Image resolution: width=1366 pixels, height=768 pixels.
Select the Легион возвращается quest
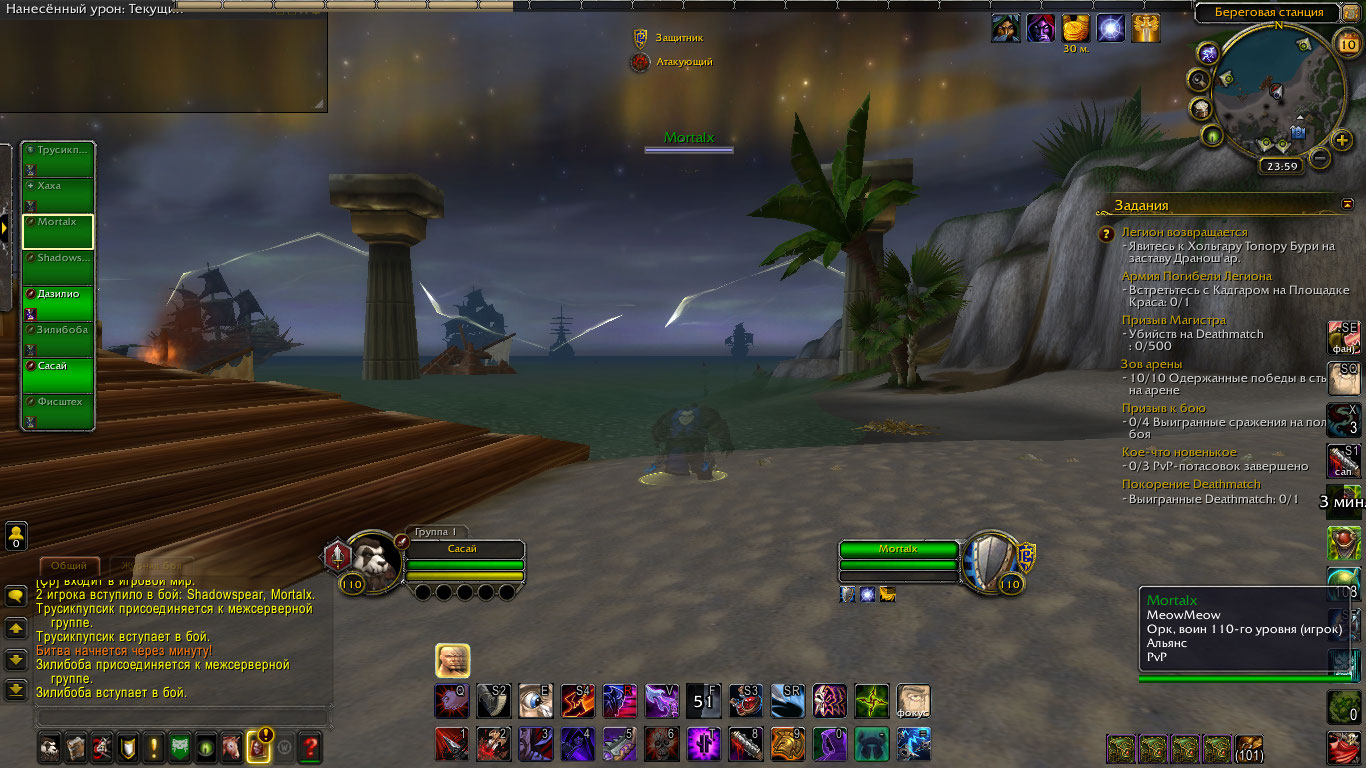tap(1184, 232)
